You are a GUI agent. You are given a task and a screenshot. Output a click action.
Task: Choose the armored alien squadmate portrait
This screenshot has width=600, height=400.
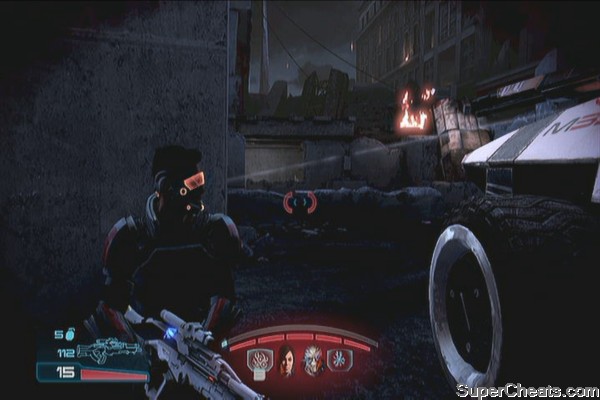(x=315, y=360)
